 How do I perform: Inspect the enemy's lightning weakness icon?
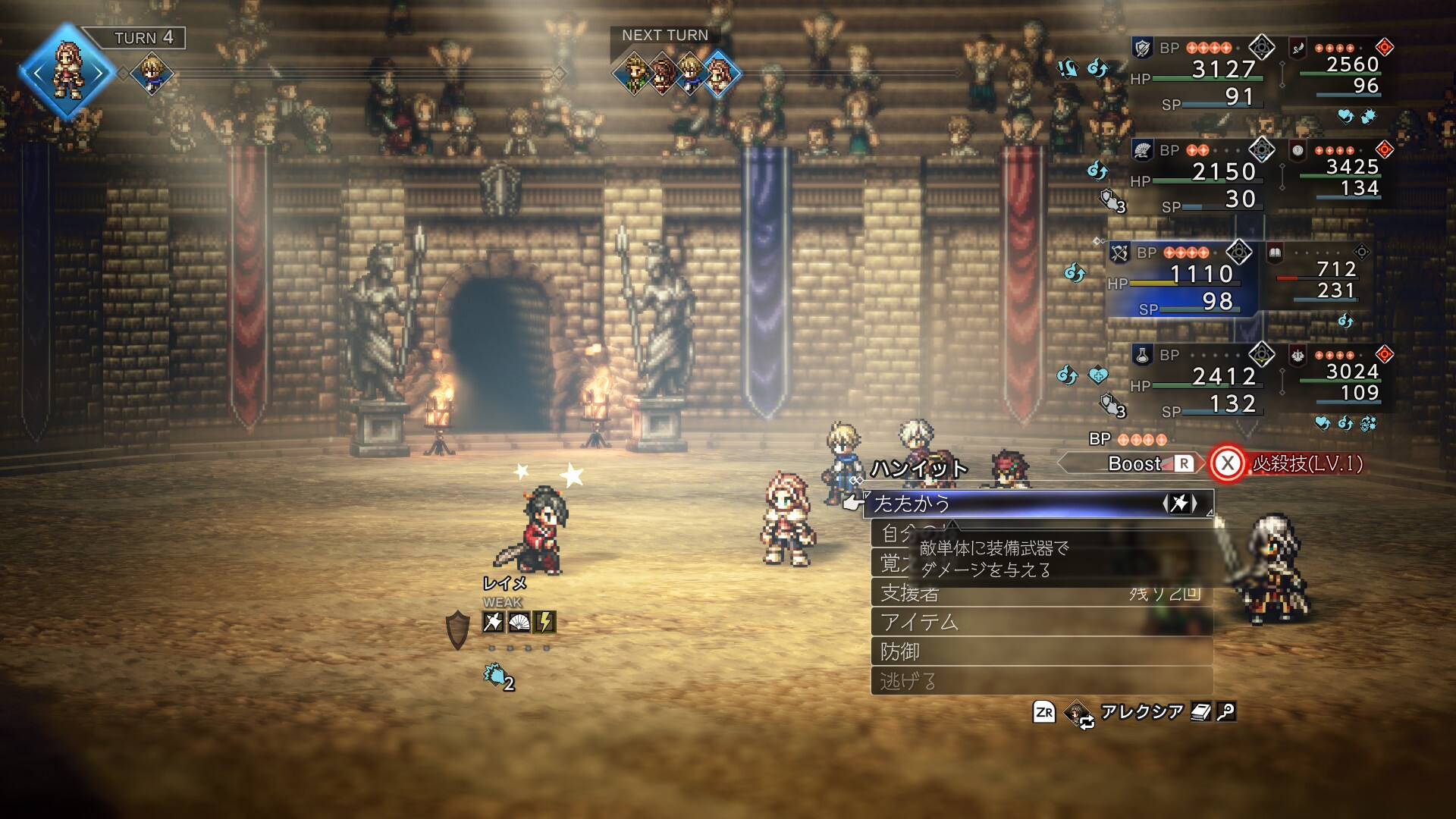pos(544,623)
